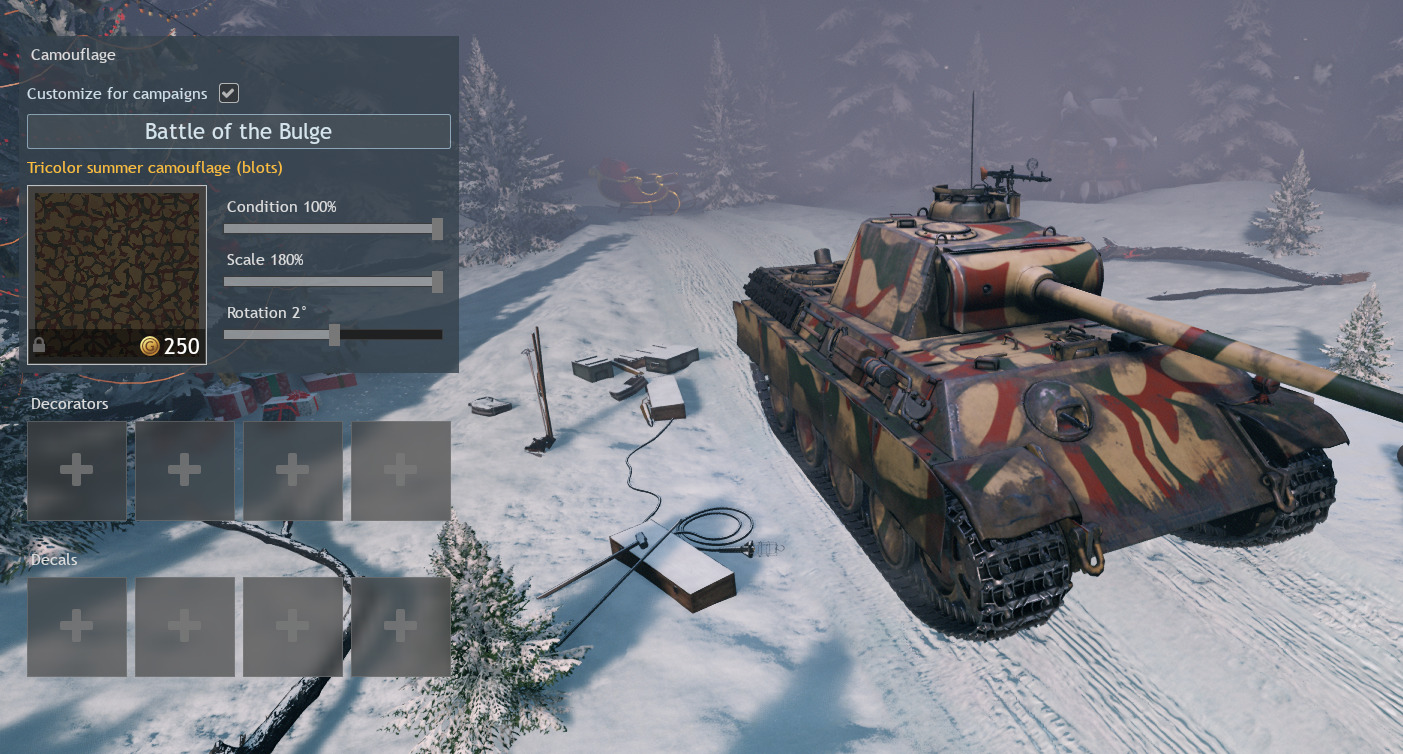Adjust the camouflage Scale slider
The width and height of the screenshot is (1403, 754).
click(437, 282)
